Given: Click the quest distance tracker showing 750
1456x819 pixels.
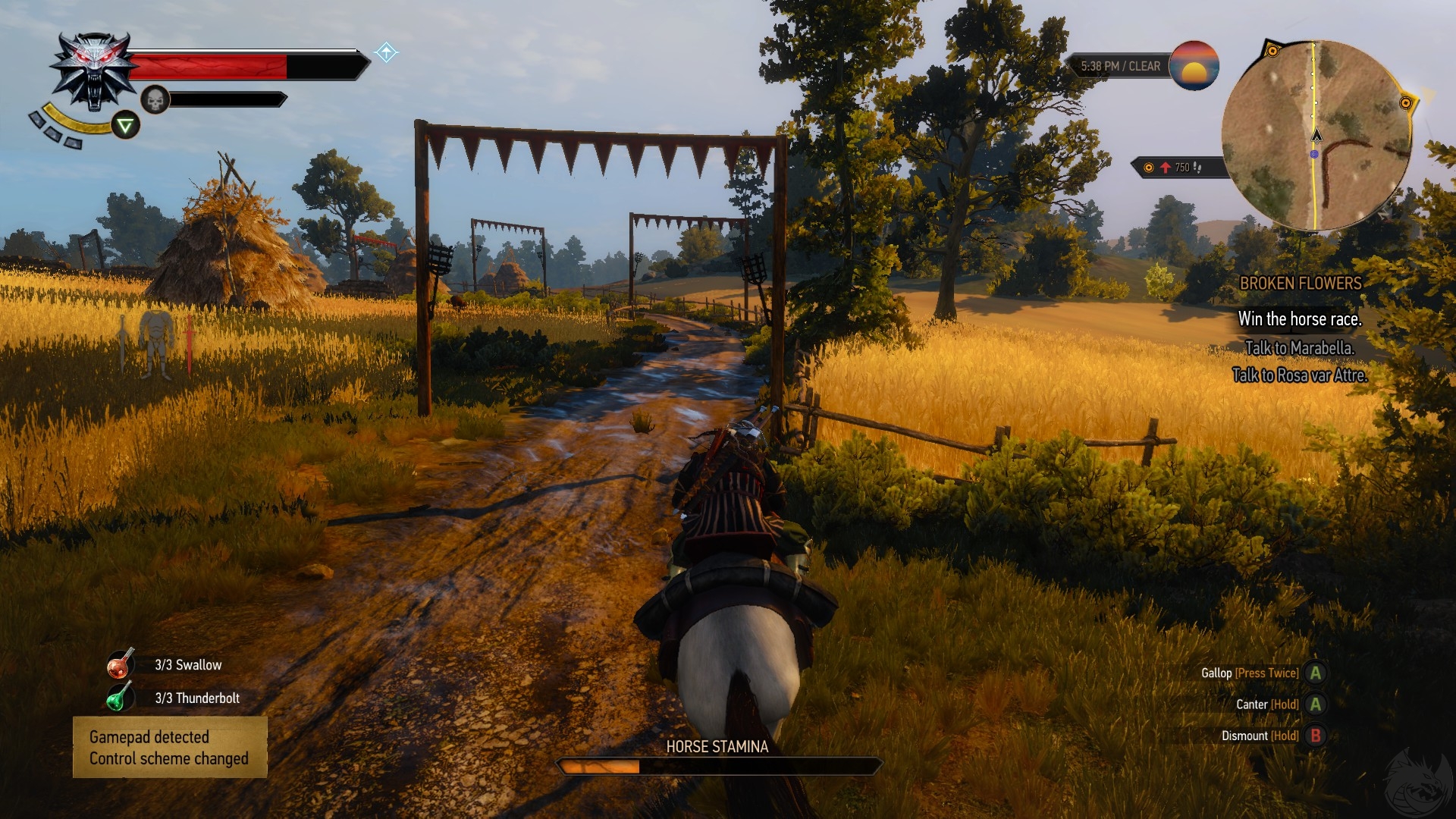Looking at the screenshot, I should click(x=1177, y=168).
